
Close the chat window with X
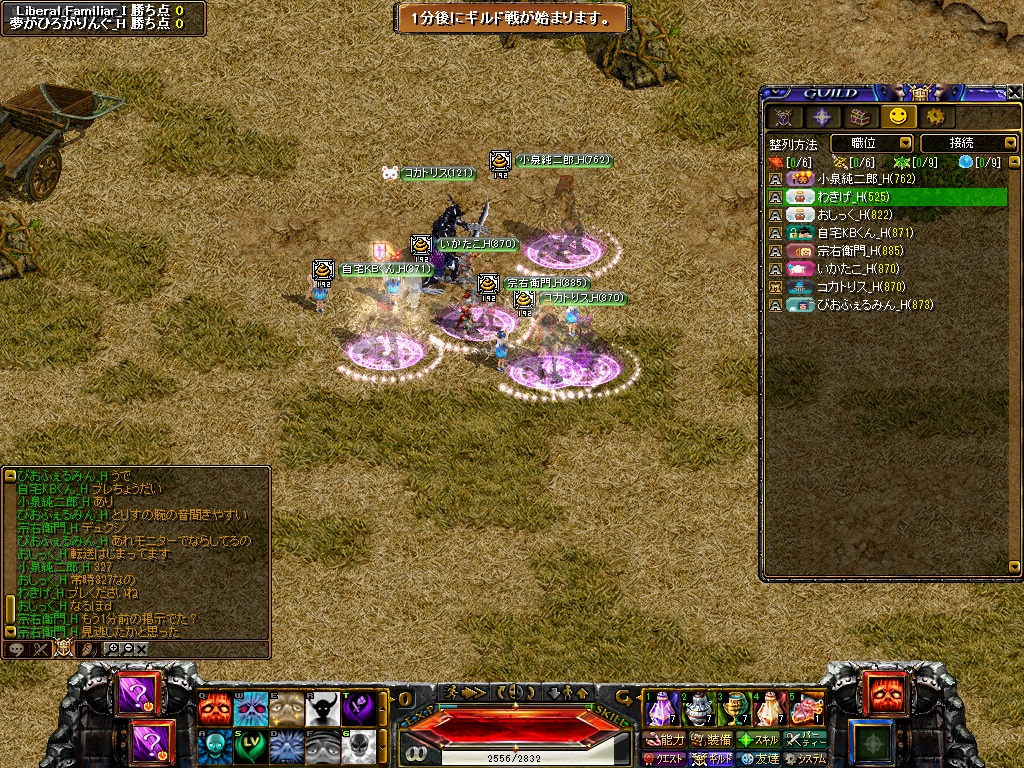tap(142, 649)
